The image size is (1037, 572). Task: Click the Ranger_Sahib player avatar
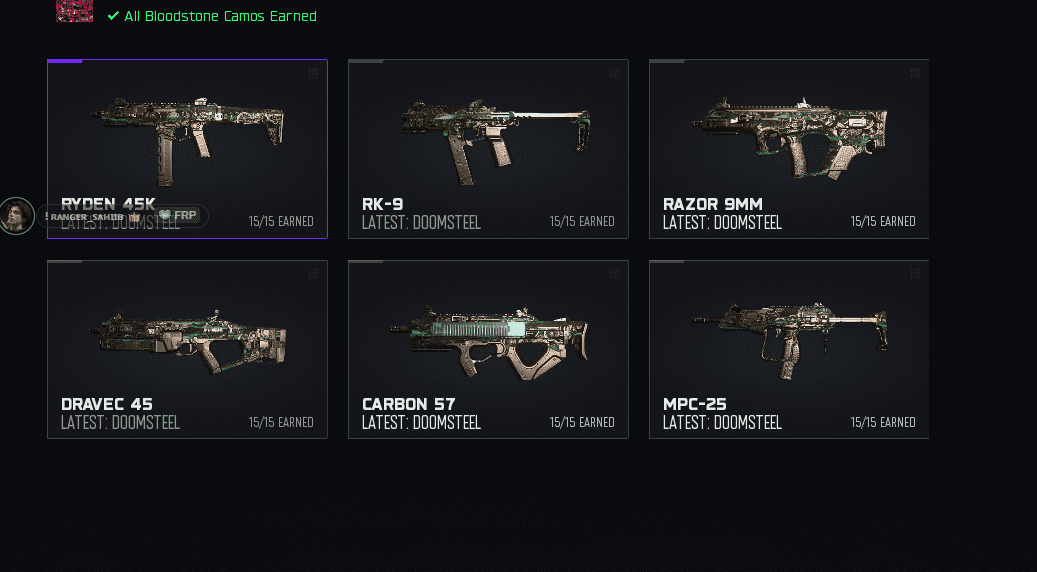coord(17,216)
